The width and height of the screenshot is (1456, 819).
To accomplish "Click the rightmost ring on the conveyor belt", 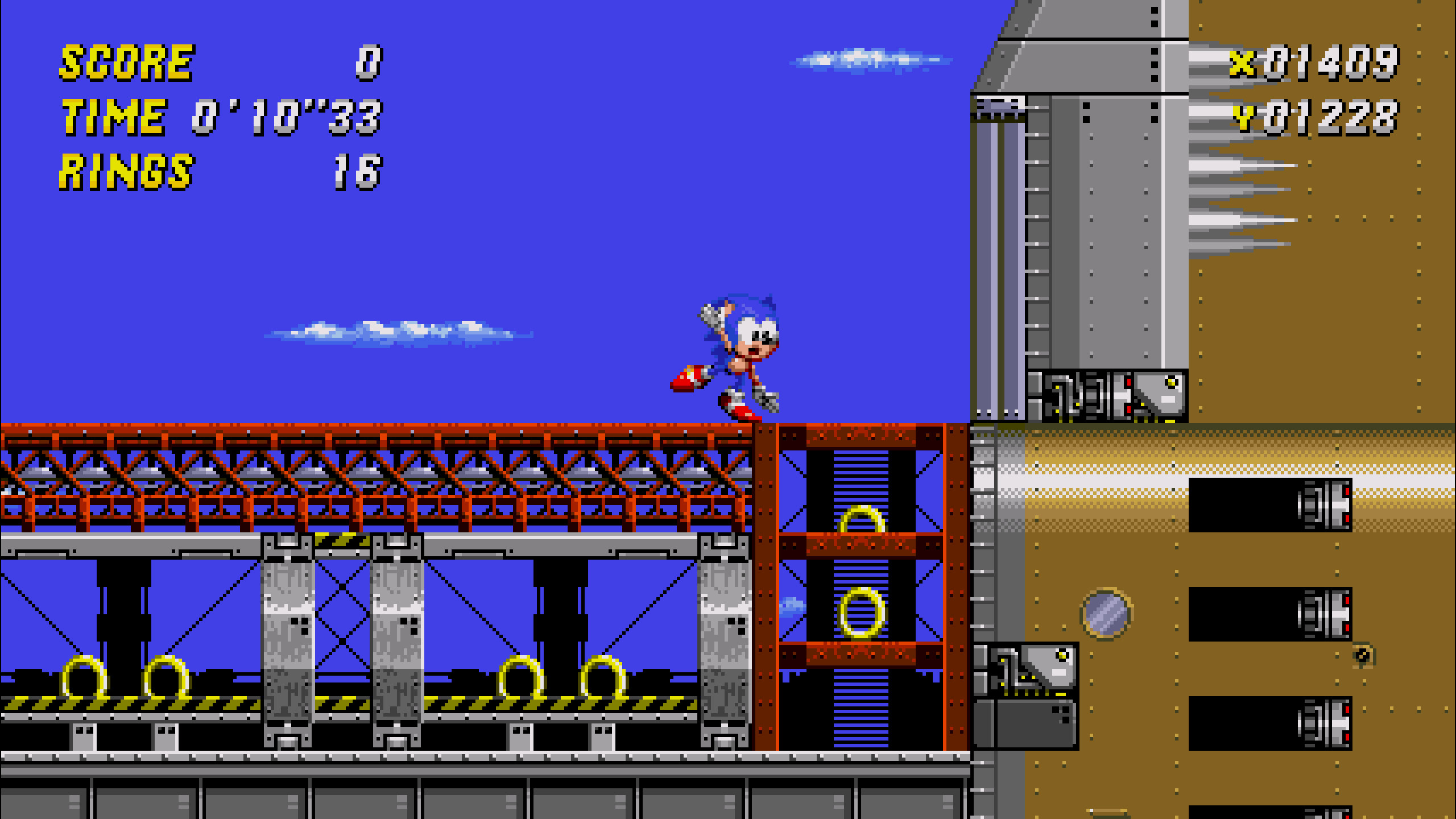I will (x=603, y=677).
